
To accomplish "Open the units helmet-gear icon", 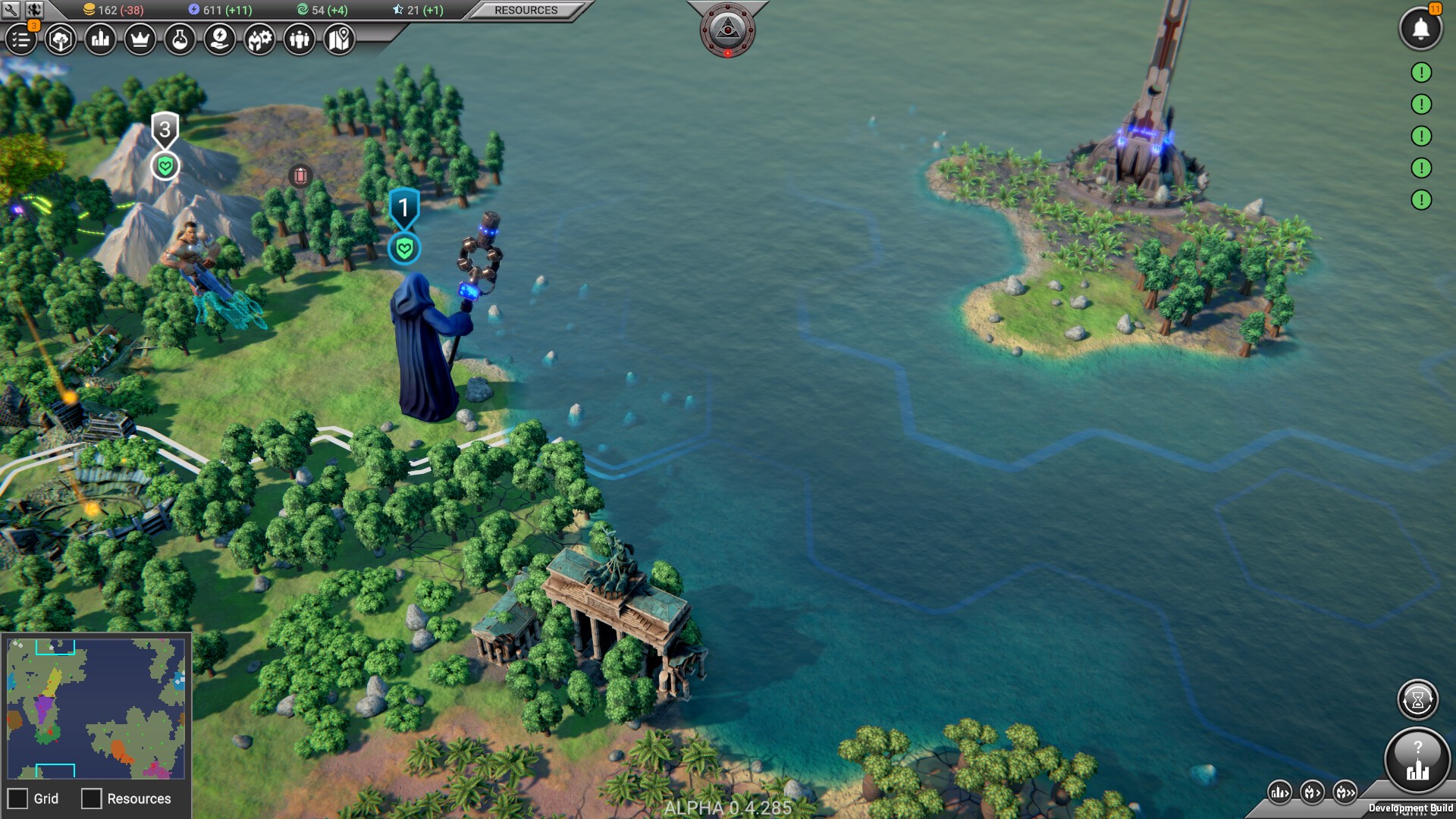I will [x=259, y=40].
